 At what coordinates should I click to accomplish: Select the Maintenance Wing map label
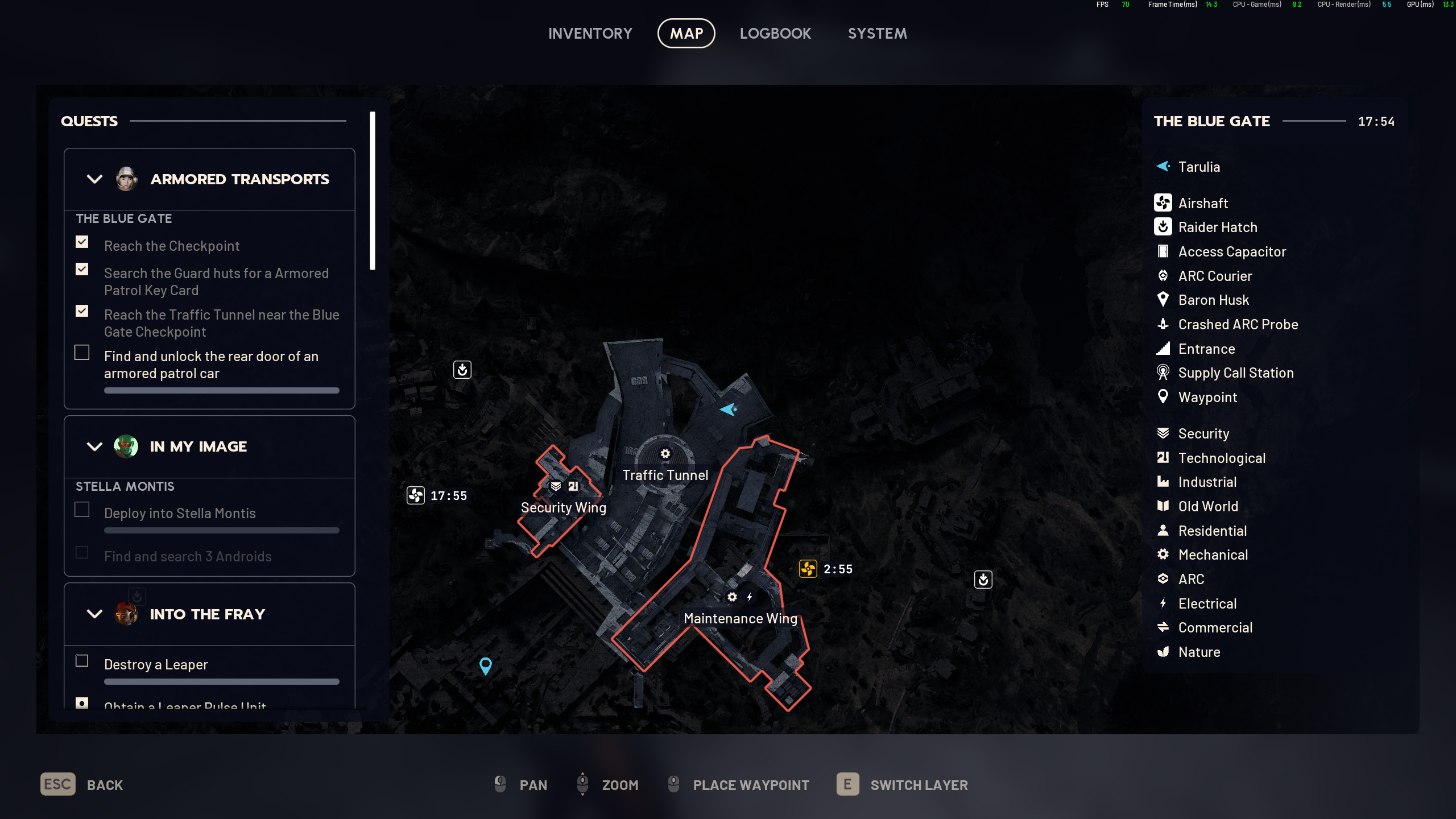click(740, 618)
